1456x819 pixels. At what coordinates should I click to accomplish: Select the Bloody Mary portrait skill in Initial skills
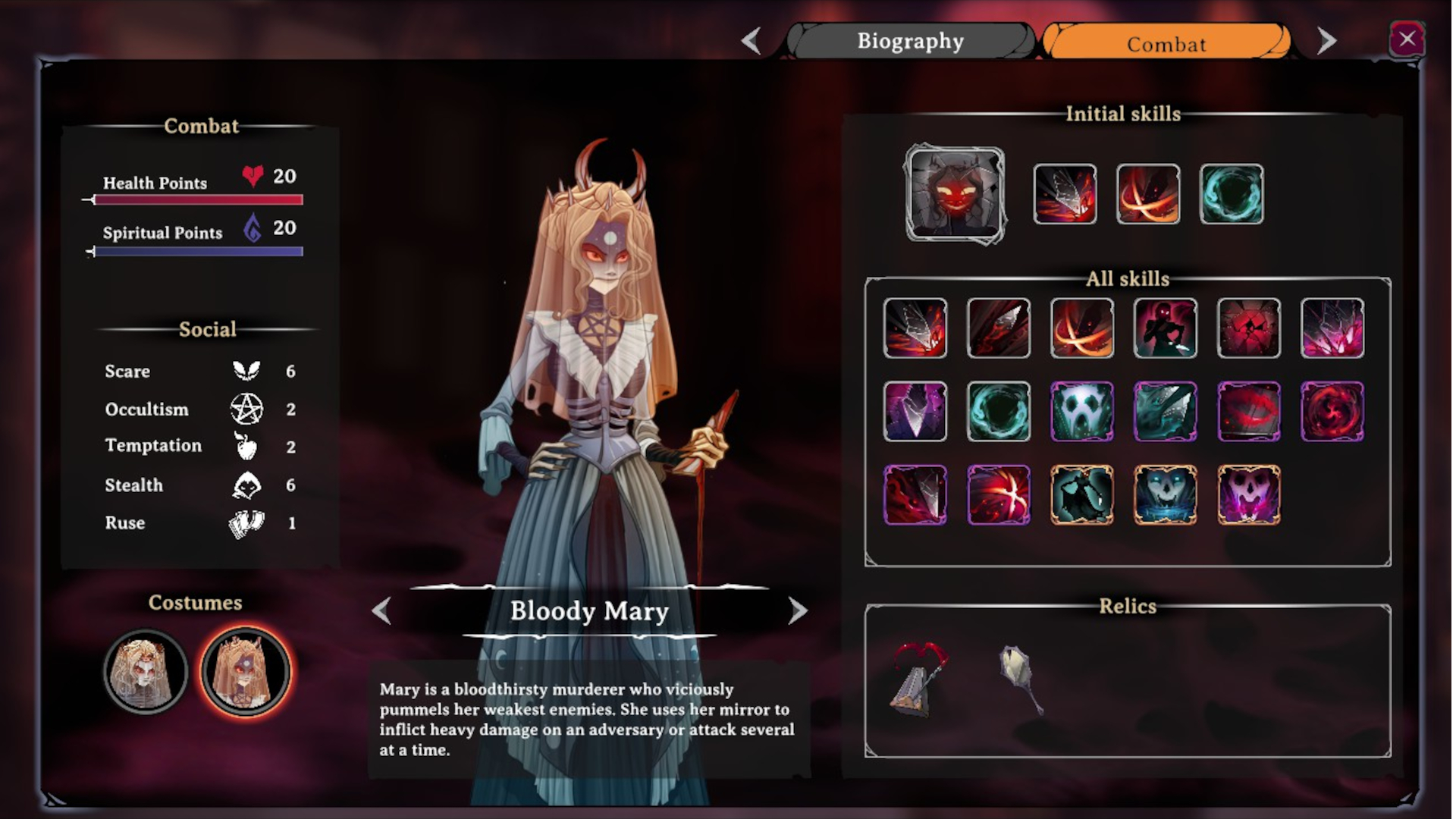click(955, 196)
